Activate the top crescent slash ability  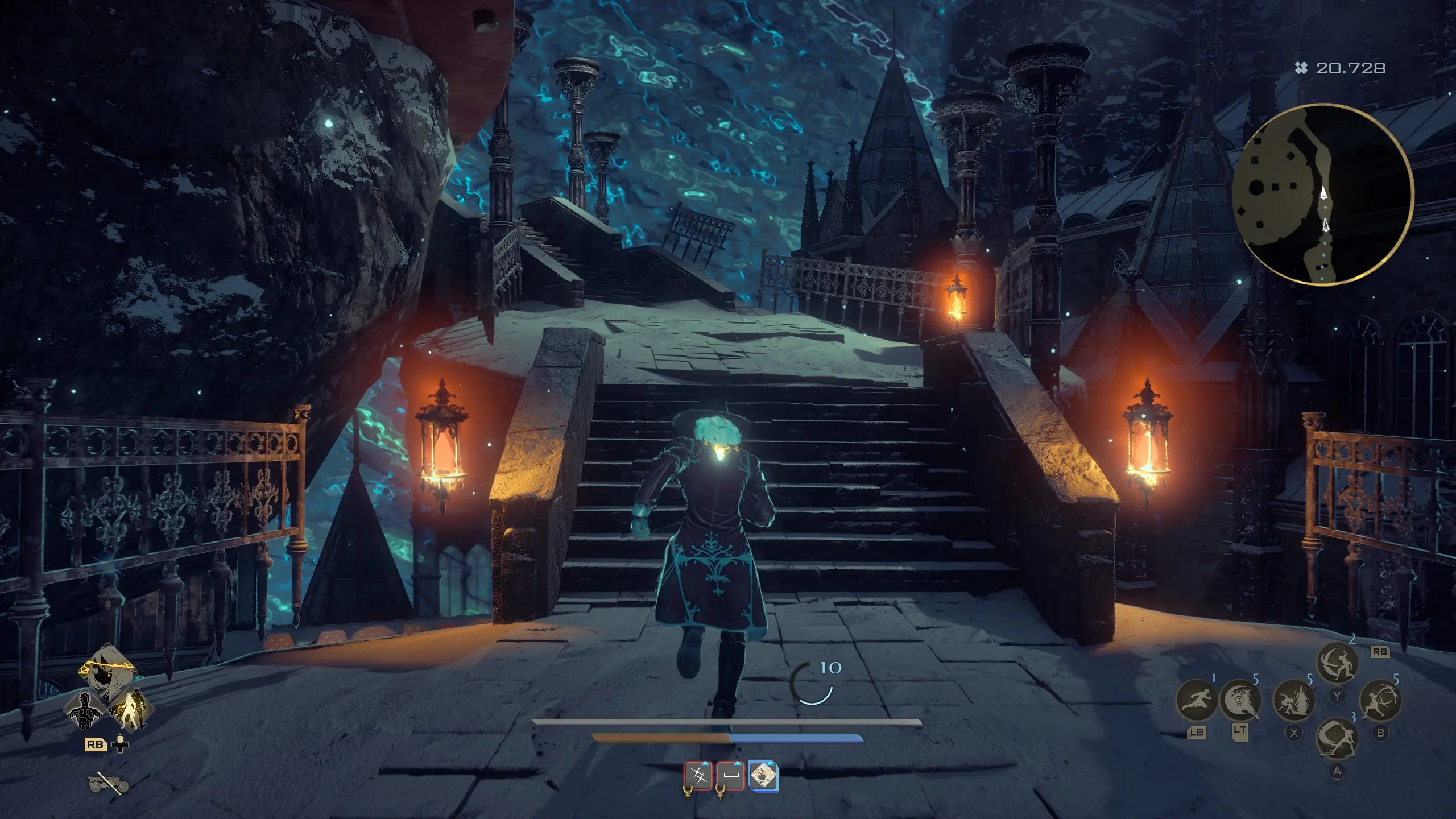(x=1337, y=663)
